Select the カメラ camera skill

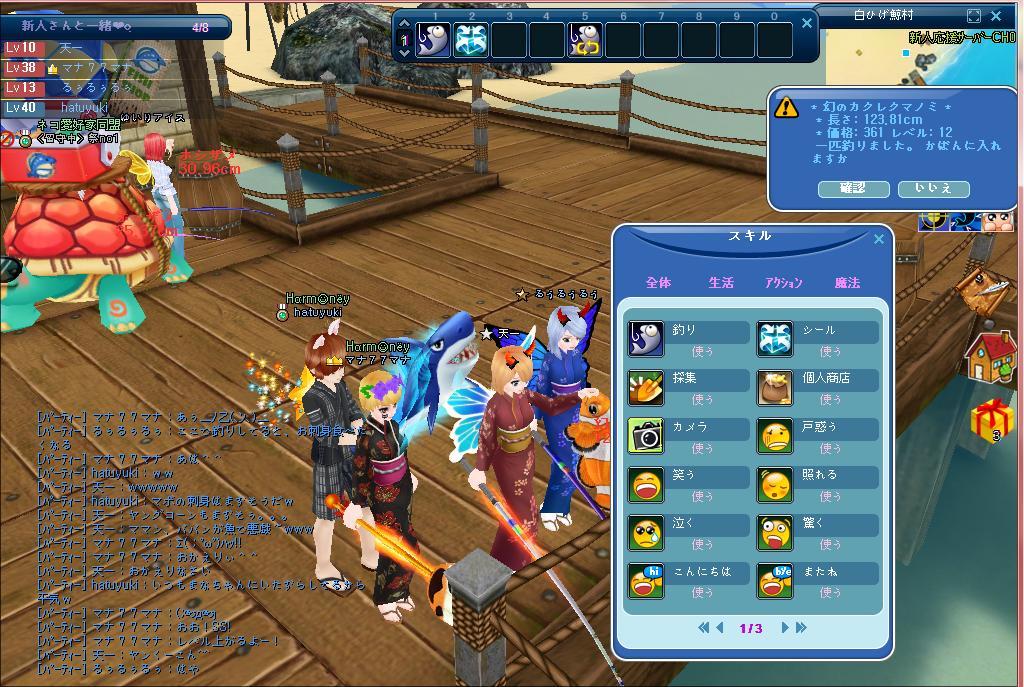(646, 435)
